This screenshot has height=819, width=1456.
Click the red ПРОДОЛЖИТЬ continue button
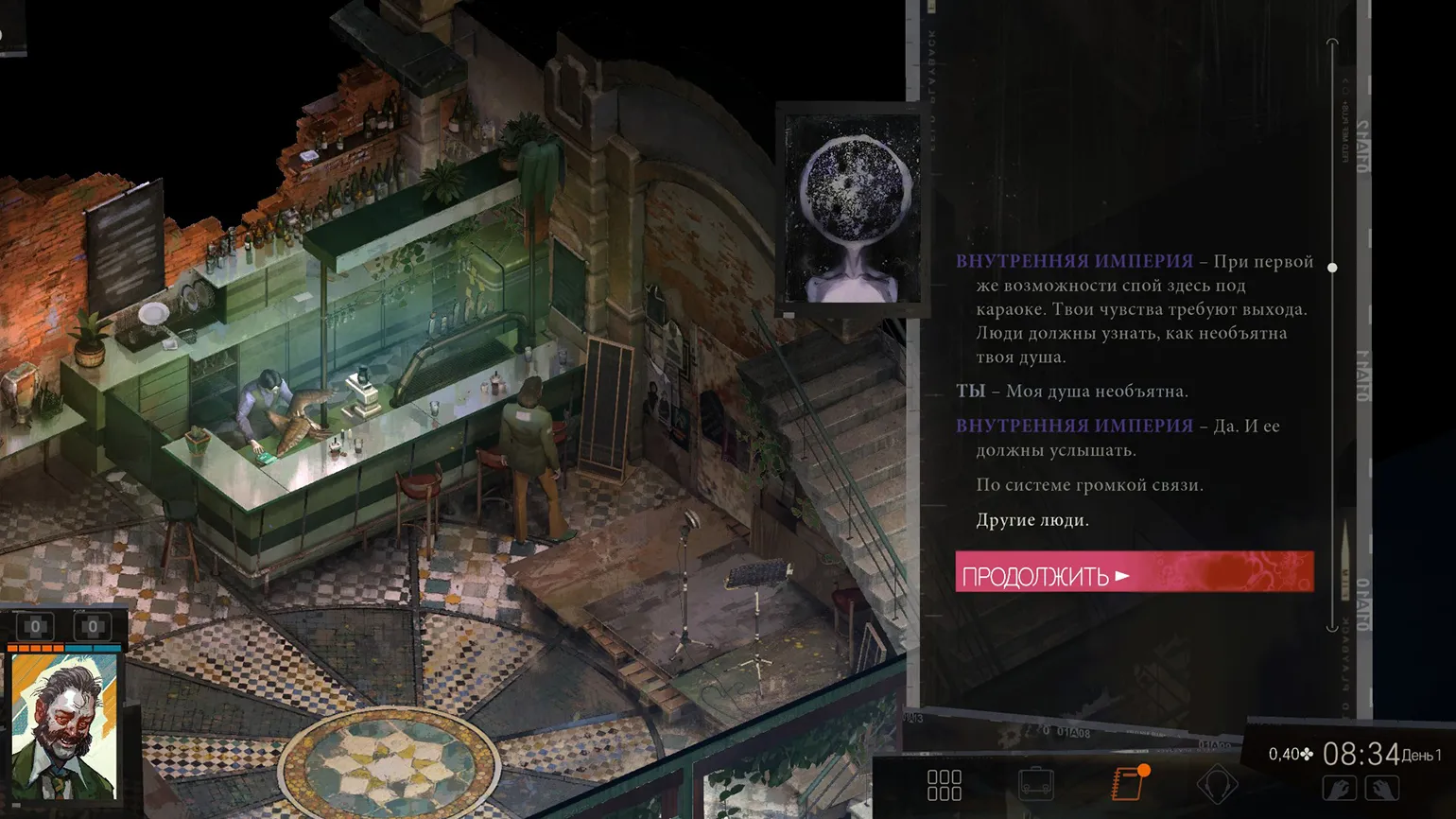pyautogui.click(x=1134, y=573)
